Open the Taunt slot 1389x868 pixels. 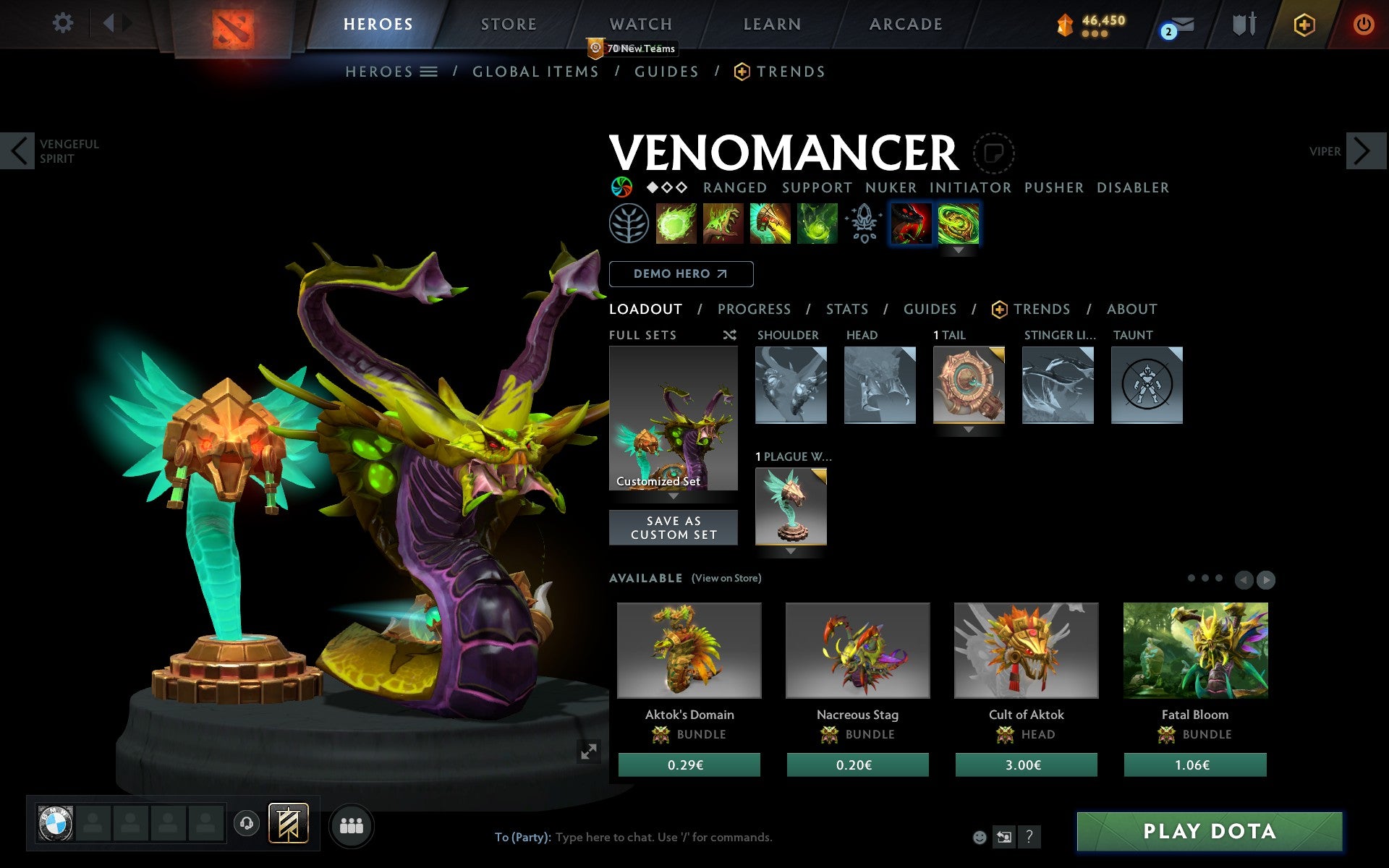pos(1147,385)
